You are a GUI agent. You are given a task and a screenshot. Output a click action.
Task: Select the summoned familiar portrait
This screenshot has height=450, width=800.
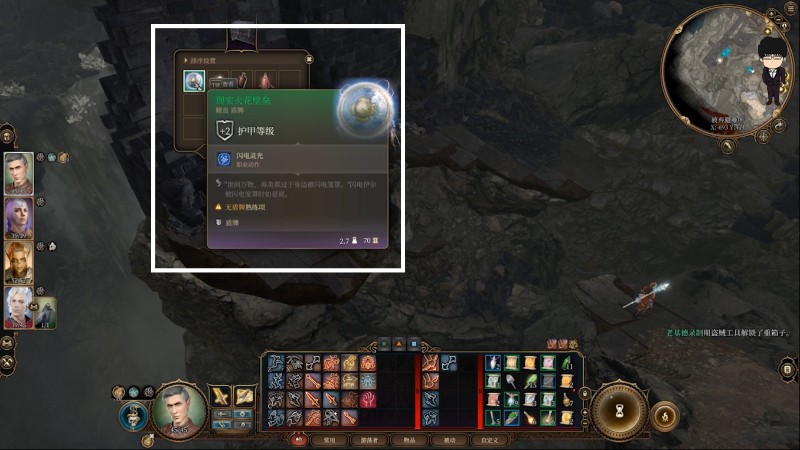[x=46, y=312]
